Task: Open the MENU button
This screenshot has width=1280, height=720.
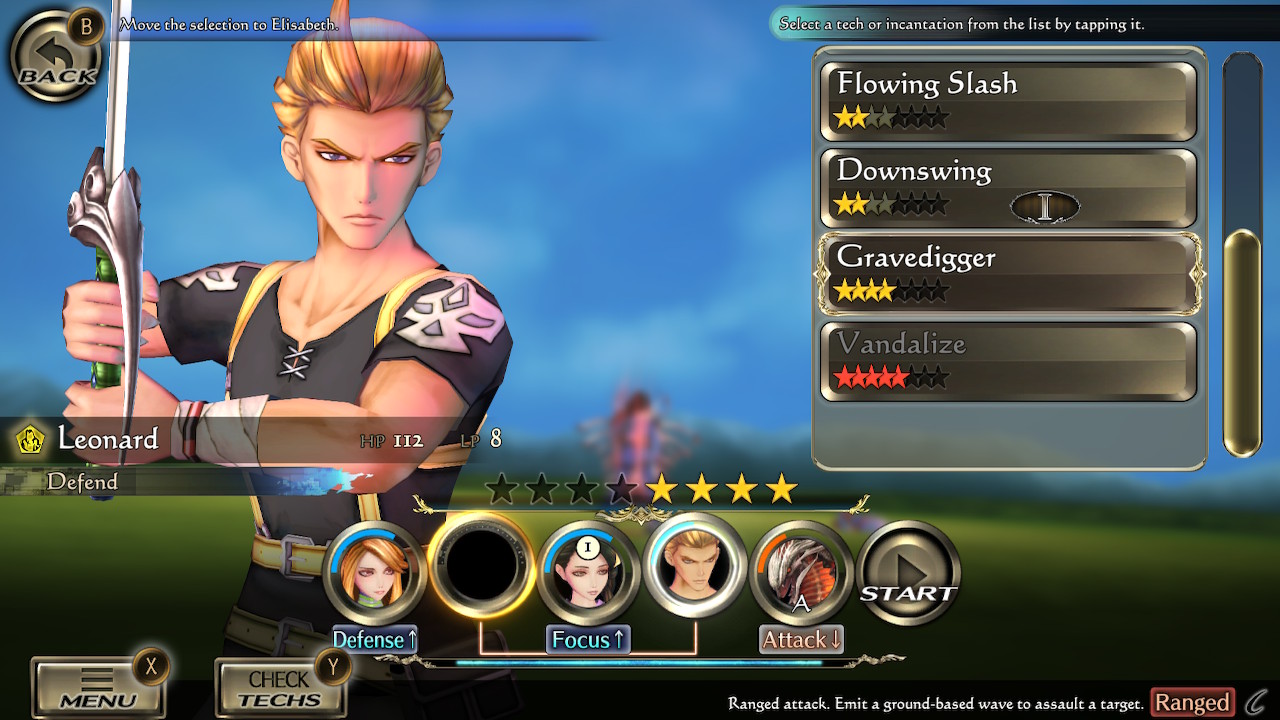Action: [98, 687]
